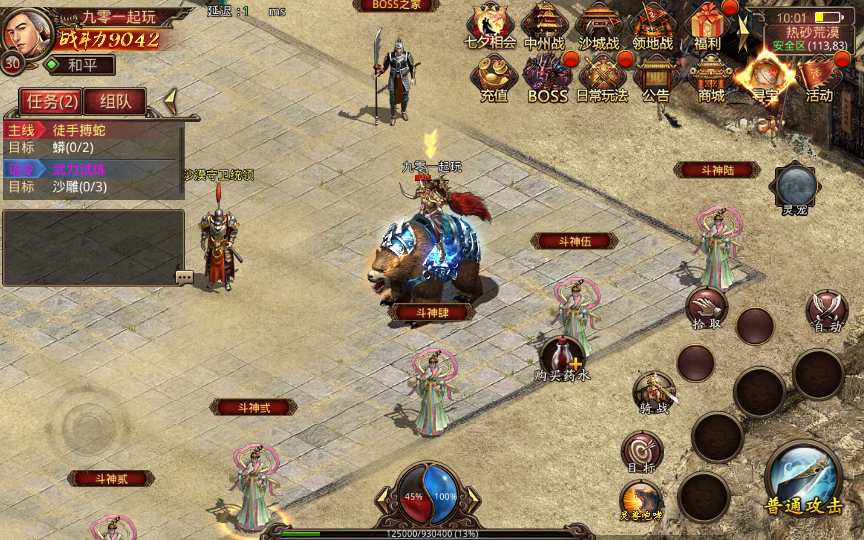Image resolution: width=864 pixels, height=540 pixels.
Task: Use the 普通攻击 normal attack button
Action: (x=804, y=478)
